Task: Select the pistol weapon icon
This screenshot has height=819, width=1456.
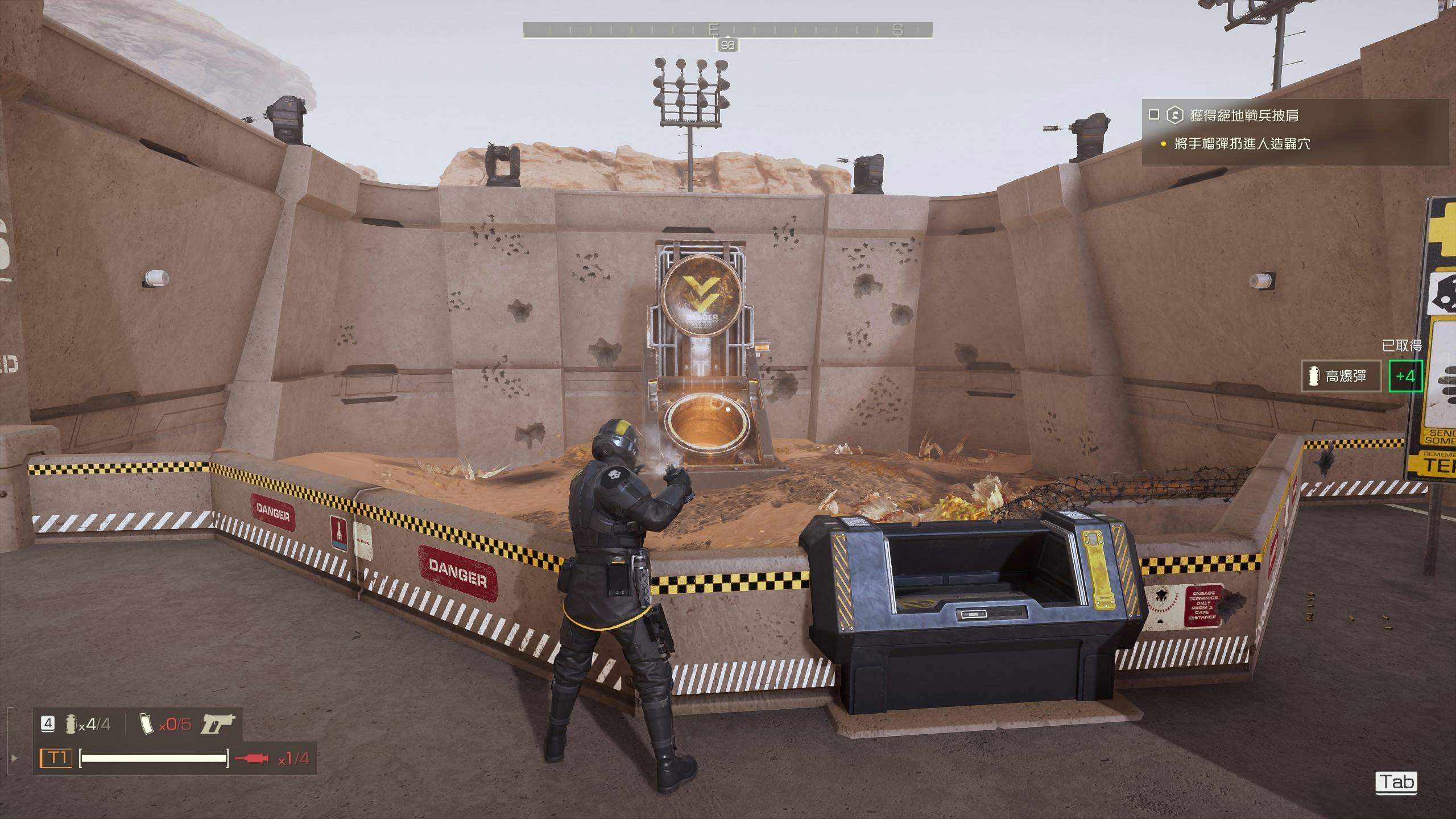Action: tap(218, 724)
